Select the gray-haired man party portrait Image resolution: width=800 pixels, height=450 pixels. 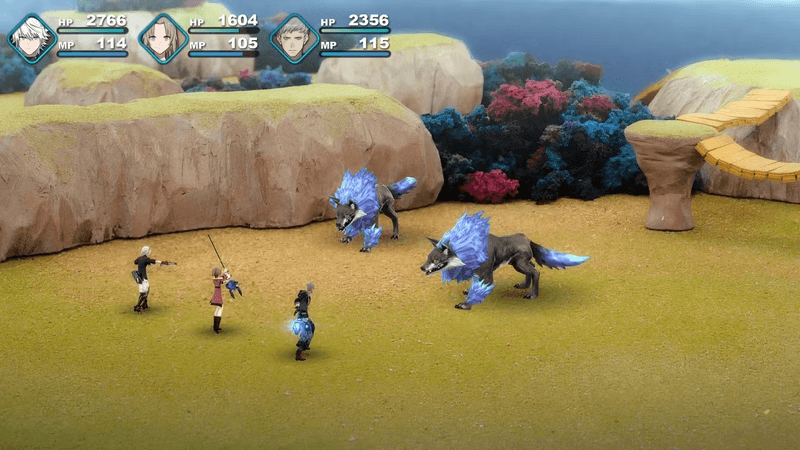coord(294,38)
